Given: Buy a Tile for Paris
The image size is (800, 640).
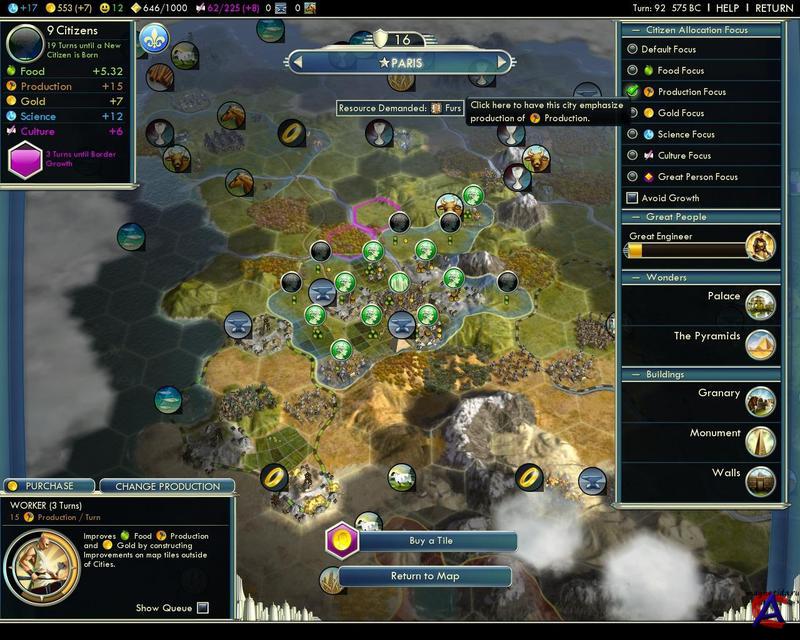Looking at the screenshot, I should click(431, 541).
